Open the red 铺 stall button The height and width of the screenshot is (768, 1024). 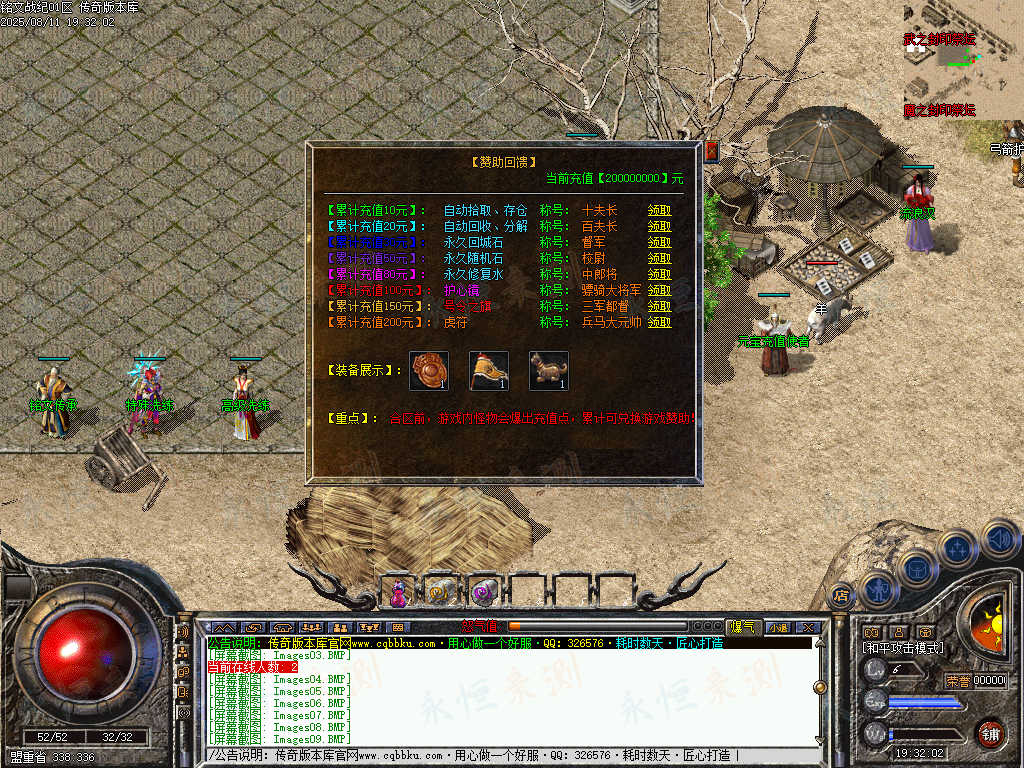(x=990, y=733)
